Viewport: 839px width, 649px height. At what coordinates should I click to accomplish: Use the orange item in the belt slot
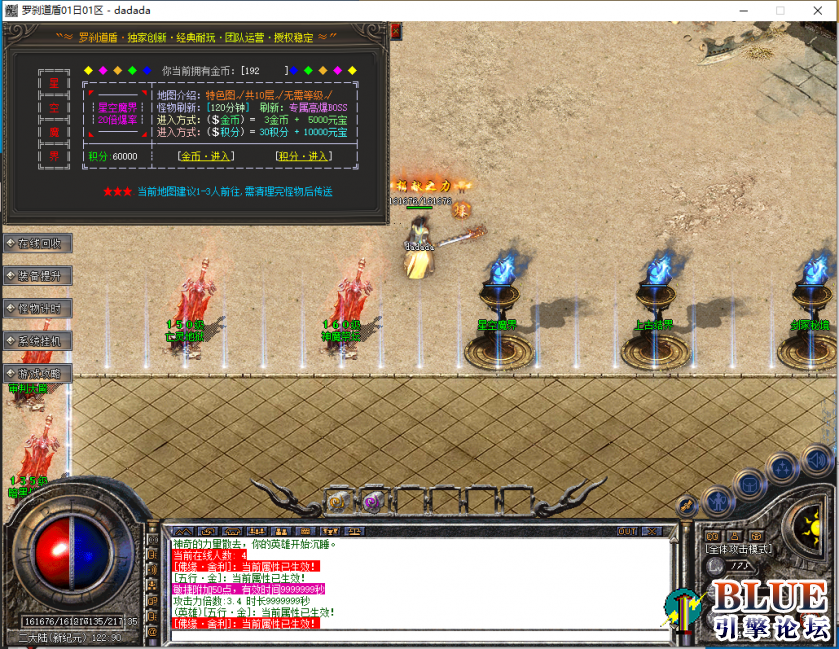338,501
